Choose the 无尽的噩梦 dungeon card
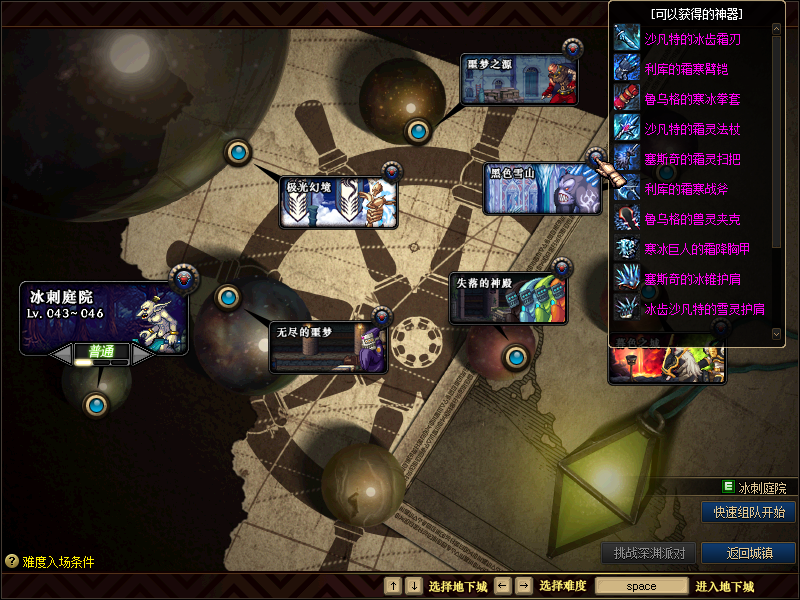The height and width of the screenshot is (600, 800). (x=328, y=346)
